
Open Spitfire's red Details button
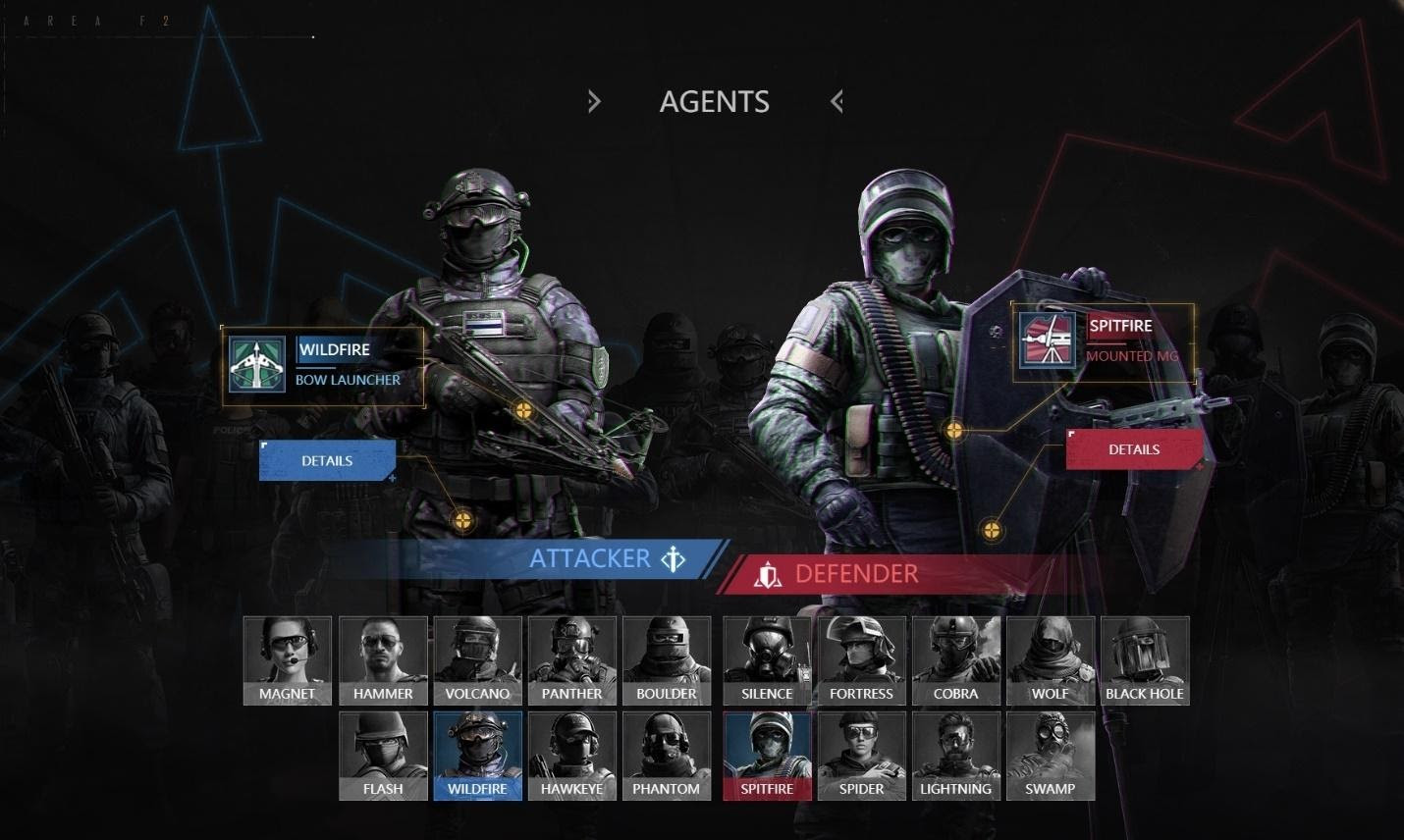(x=1134, y=449)
